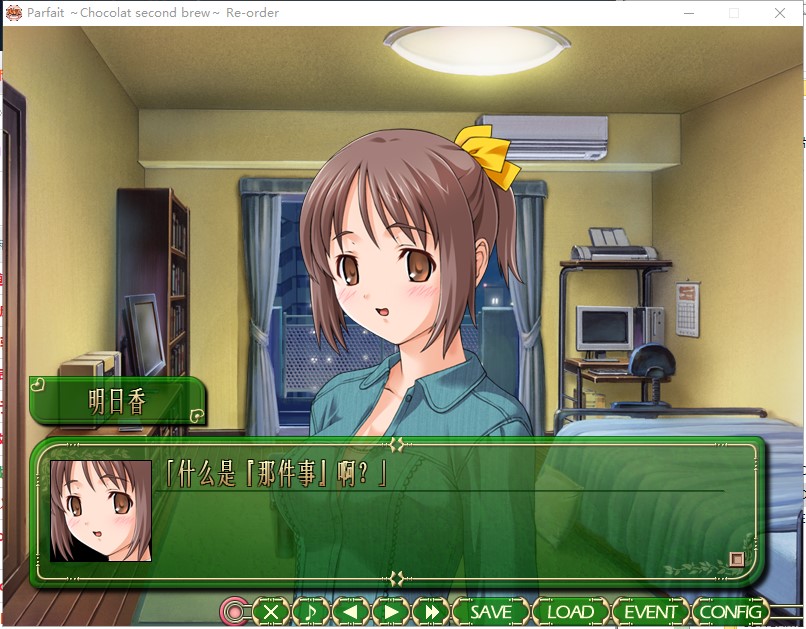Close the game window

780,13
